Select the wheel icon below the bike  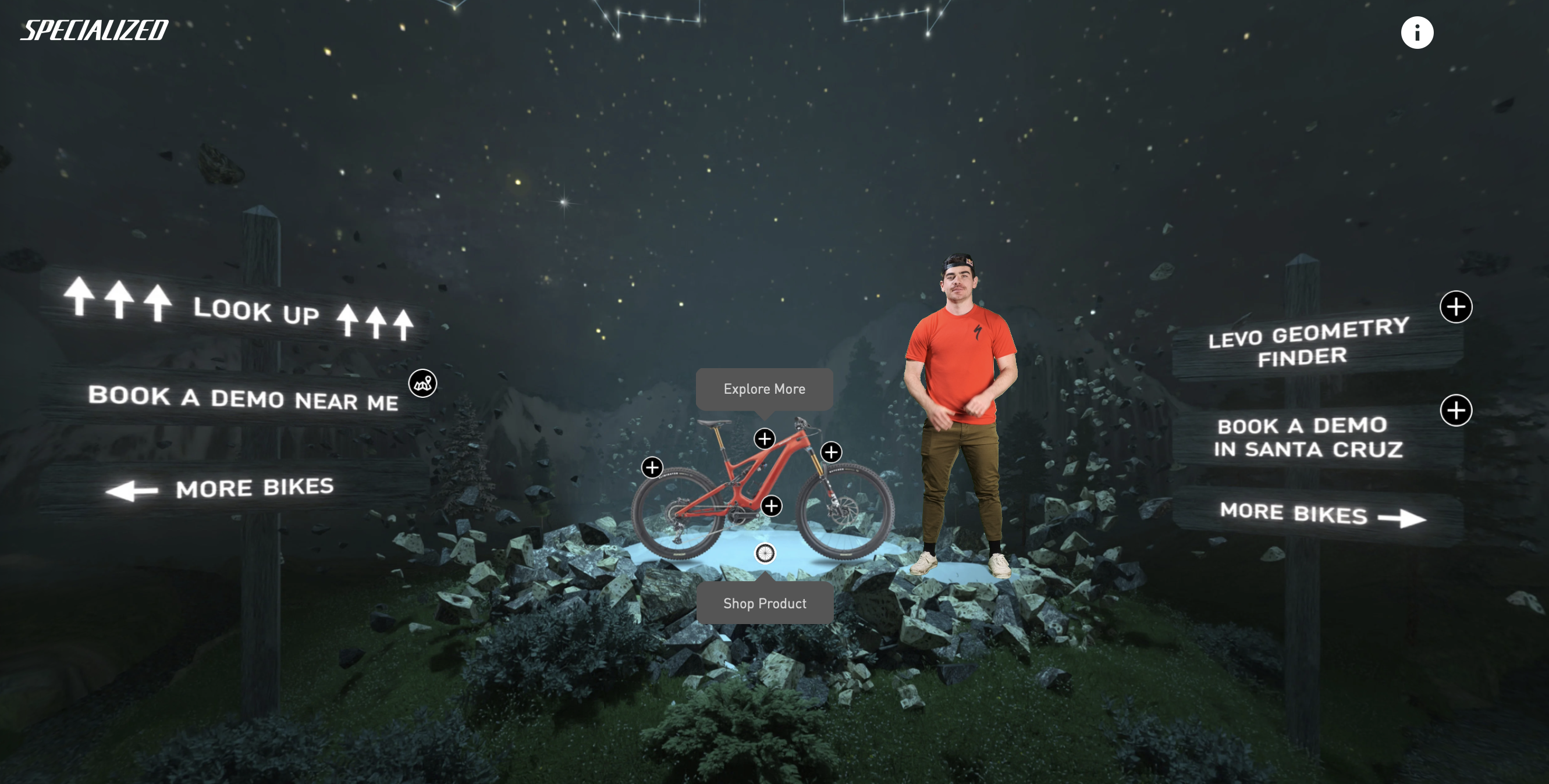point(765,553)
